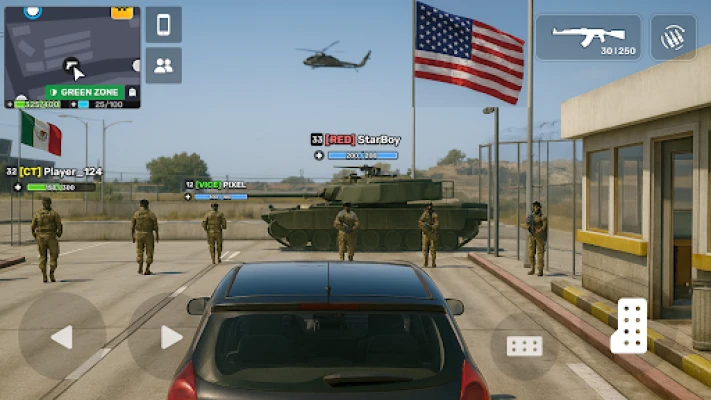Open the smartphone menu
The width and height of the screenshot is (711, 400).
coord(163,25)
